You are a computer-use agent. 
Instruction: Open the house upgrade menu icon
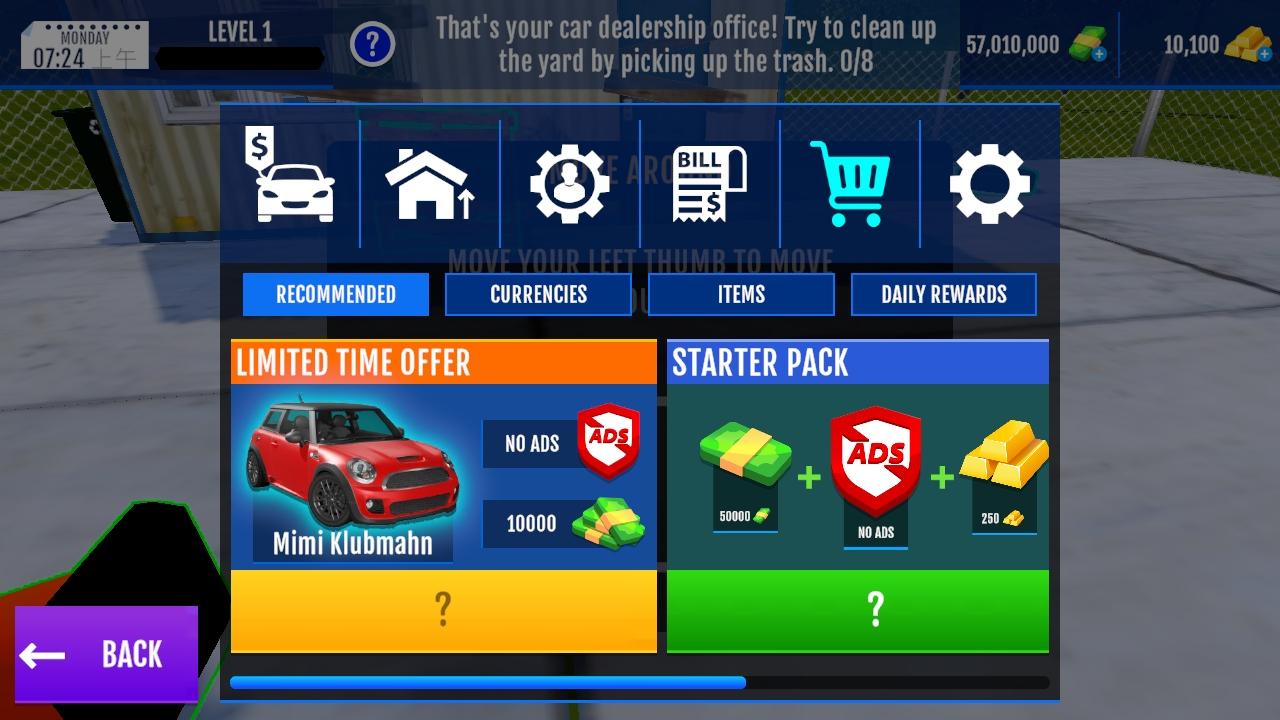(x=429, y=184)
